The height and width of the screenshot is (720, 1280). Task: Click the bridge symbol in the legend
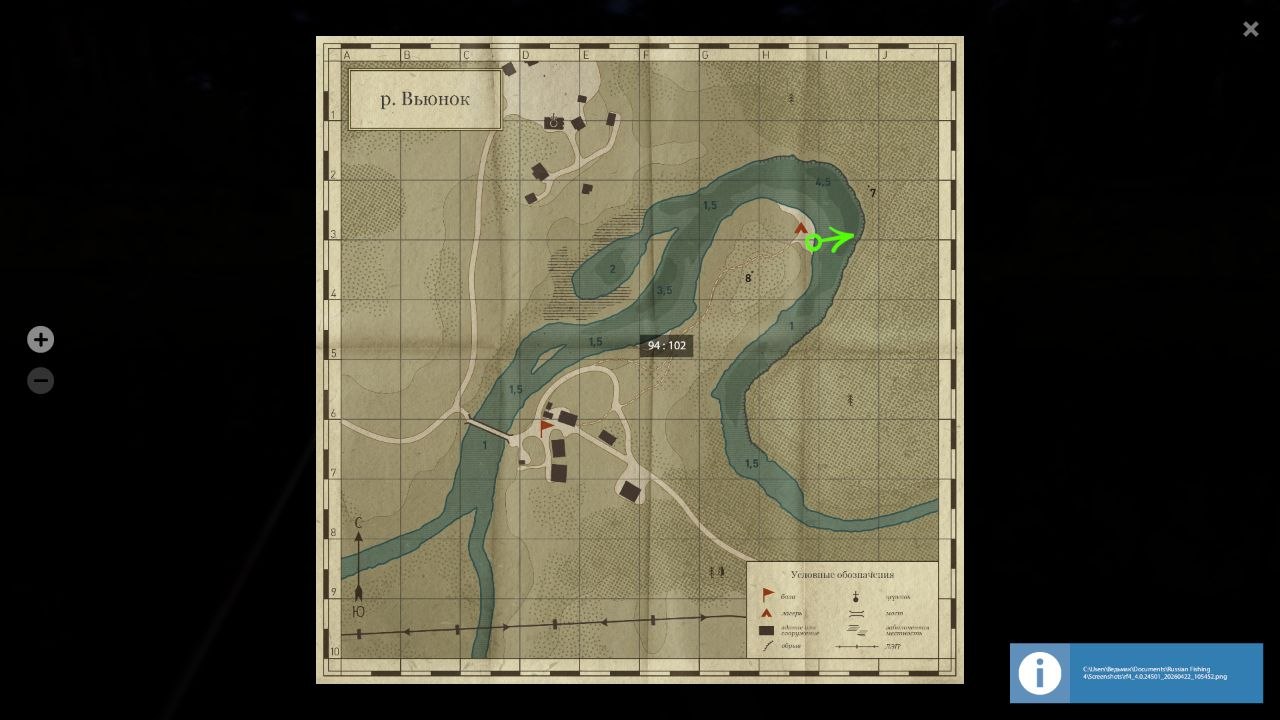click(x=856, y=613)
